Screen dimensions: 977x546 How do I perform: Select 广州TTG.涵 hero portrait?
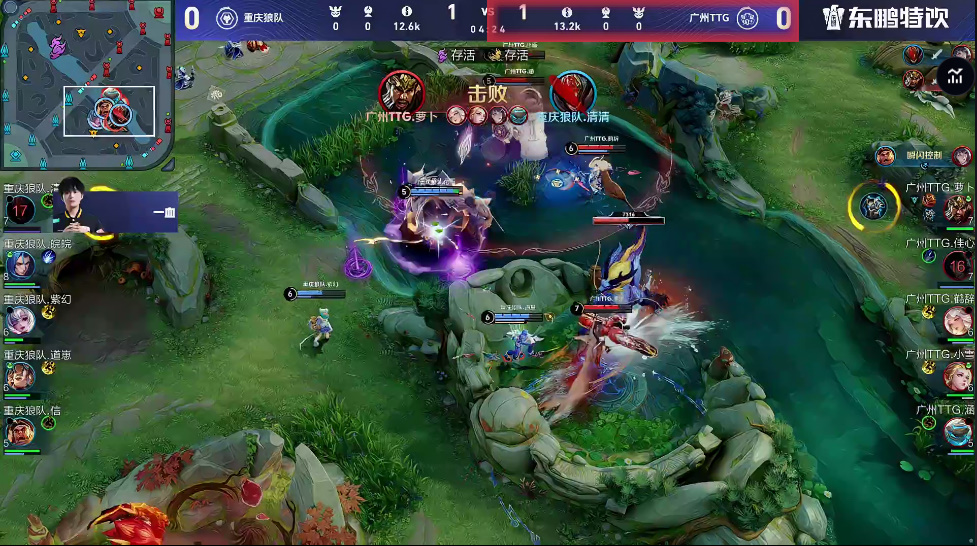pos(957,431)
